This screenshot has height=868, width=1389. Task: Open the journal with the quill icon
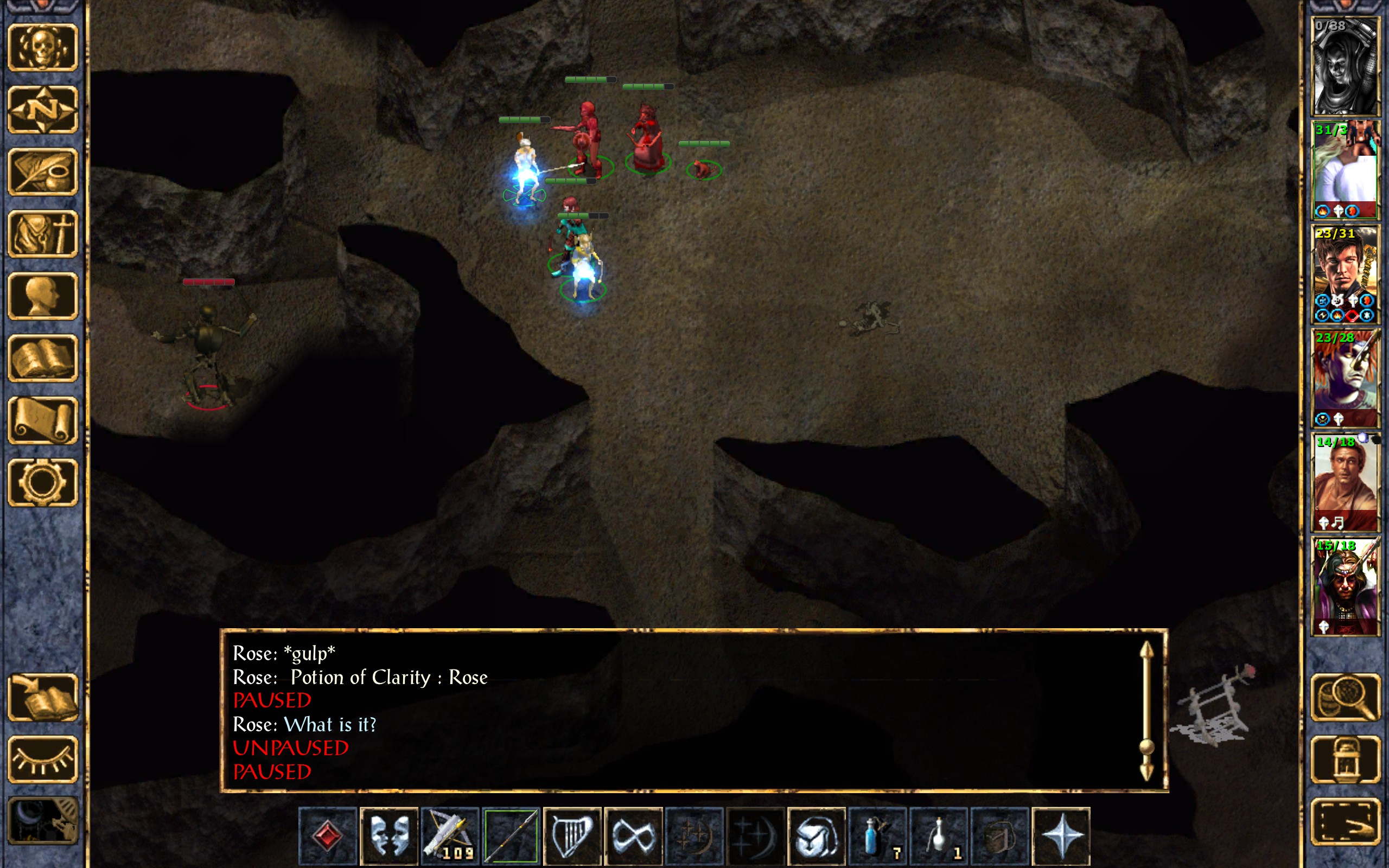43,171
